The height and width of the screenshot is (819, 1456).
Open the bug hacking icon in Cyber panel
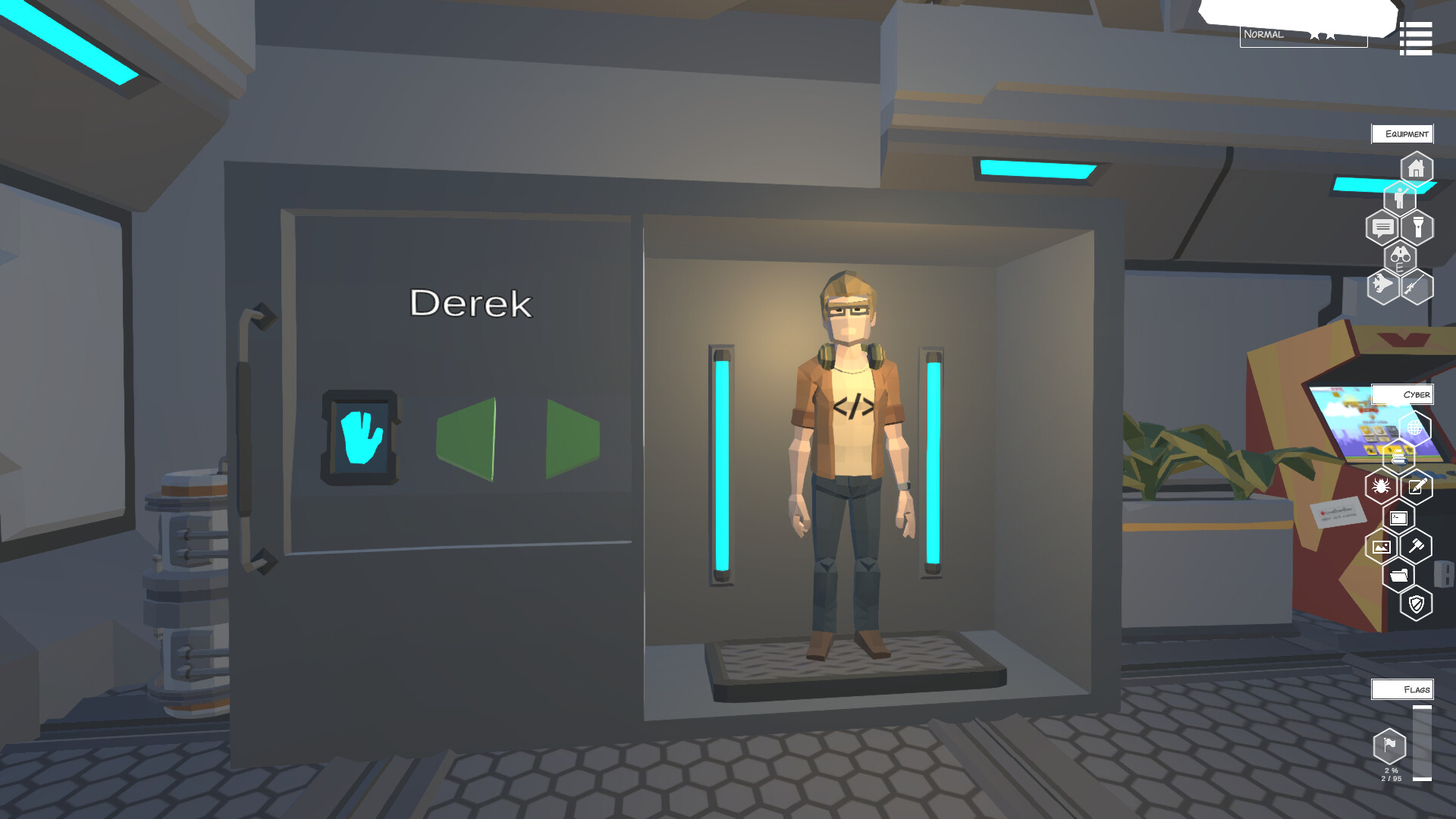point(1382,485)
